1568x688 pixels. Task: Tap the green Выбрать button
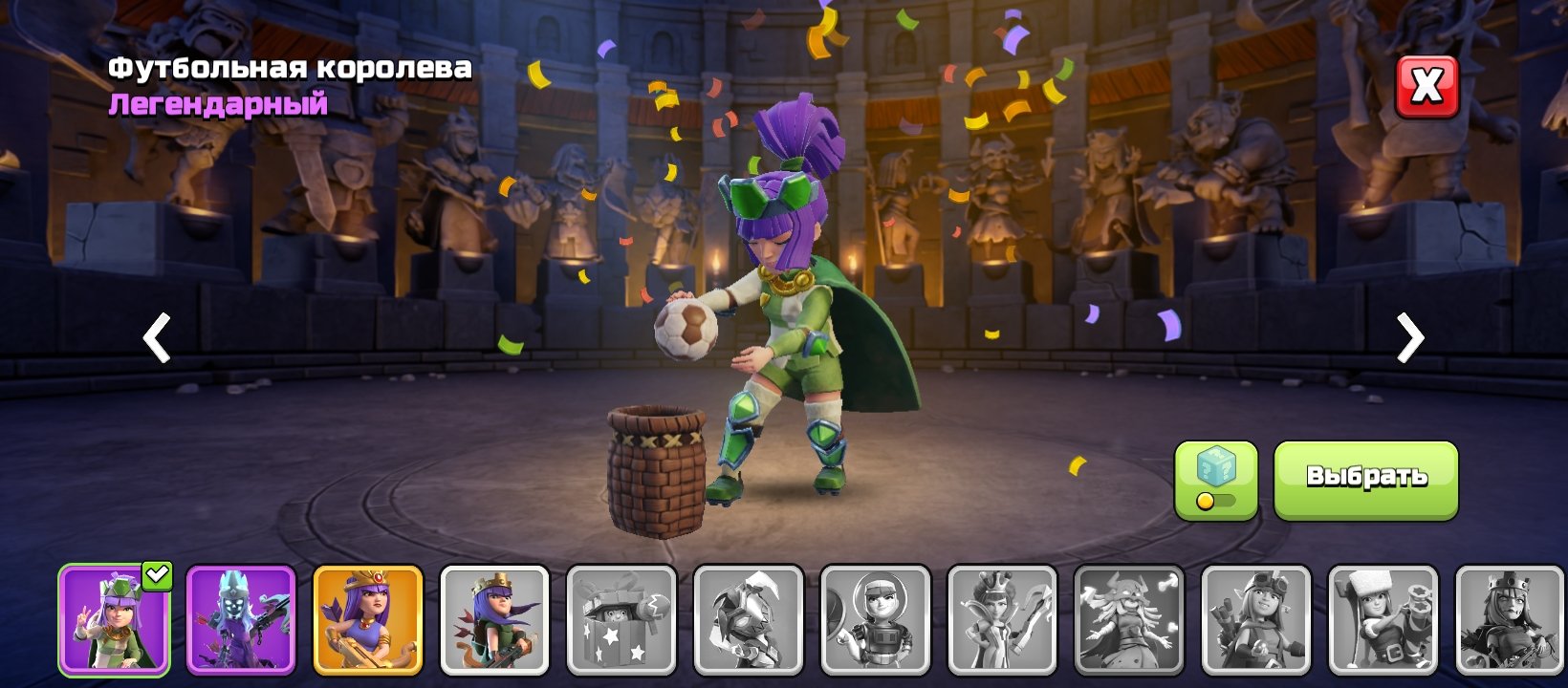[x=1365, y=480]
